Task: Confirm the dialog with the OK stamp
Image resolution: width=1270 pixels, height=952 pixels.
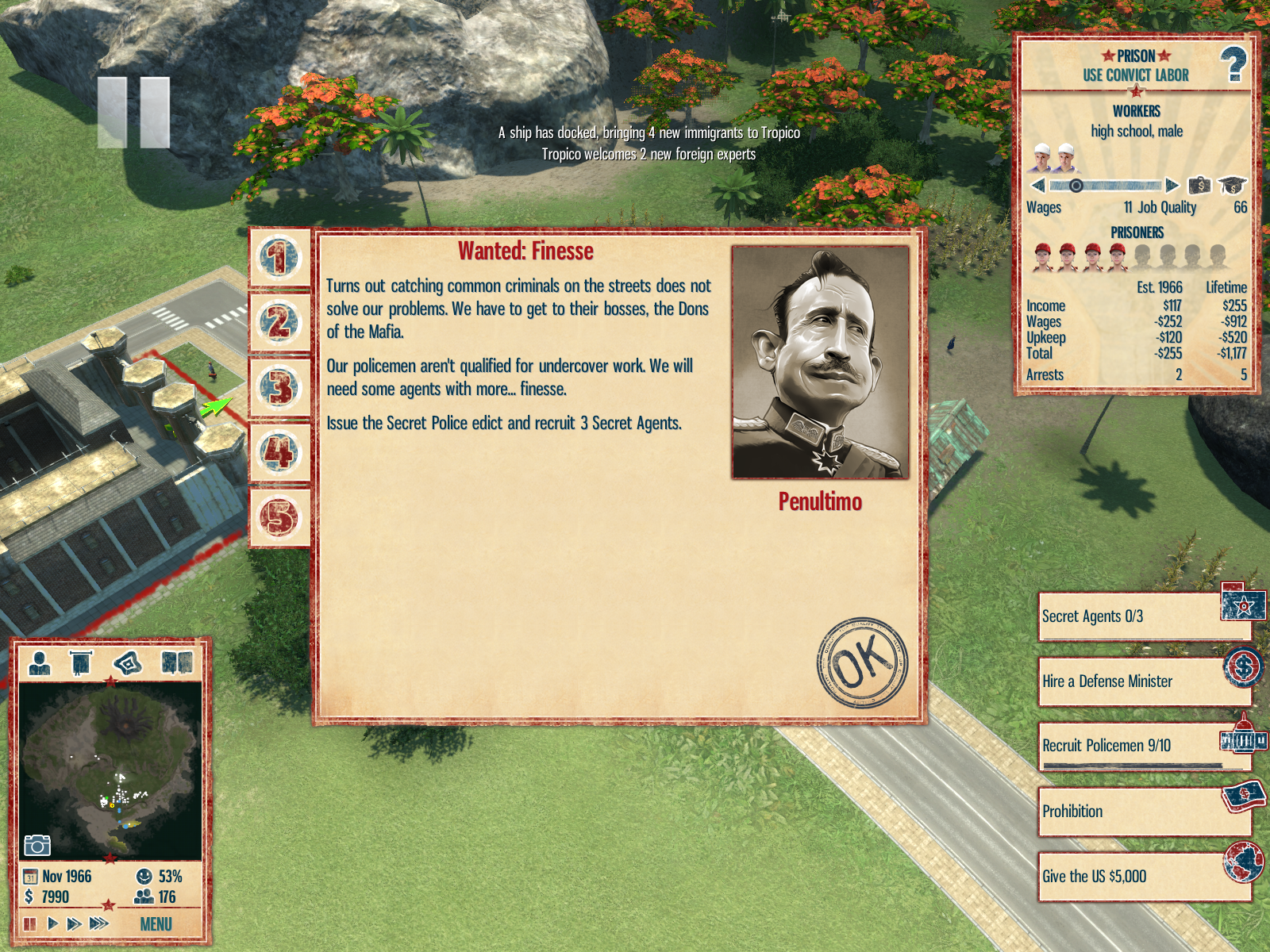Action: pos(862,663)
